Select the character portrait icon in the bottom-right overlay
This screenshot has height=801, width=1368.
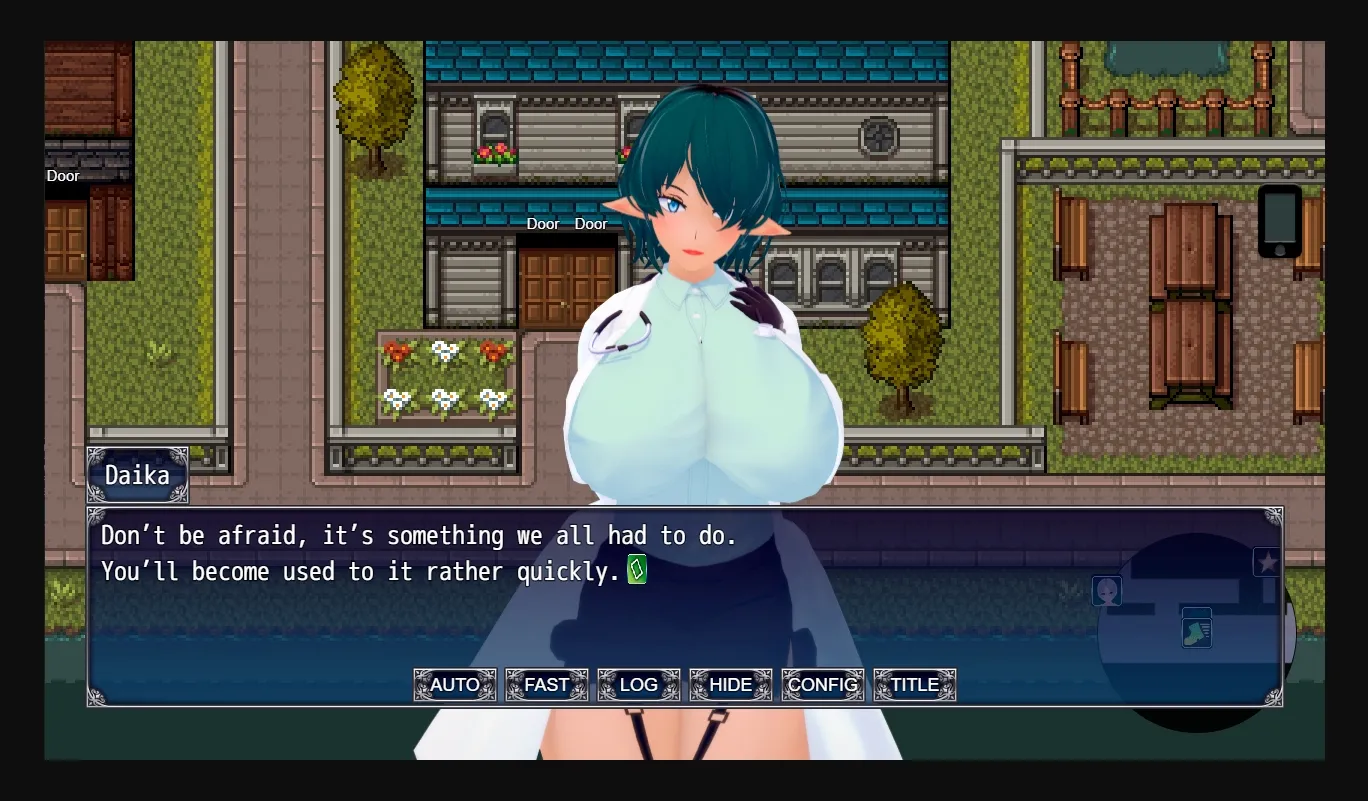click(1107, 591)
